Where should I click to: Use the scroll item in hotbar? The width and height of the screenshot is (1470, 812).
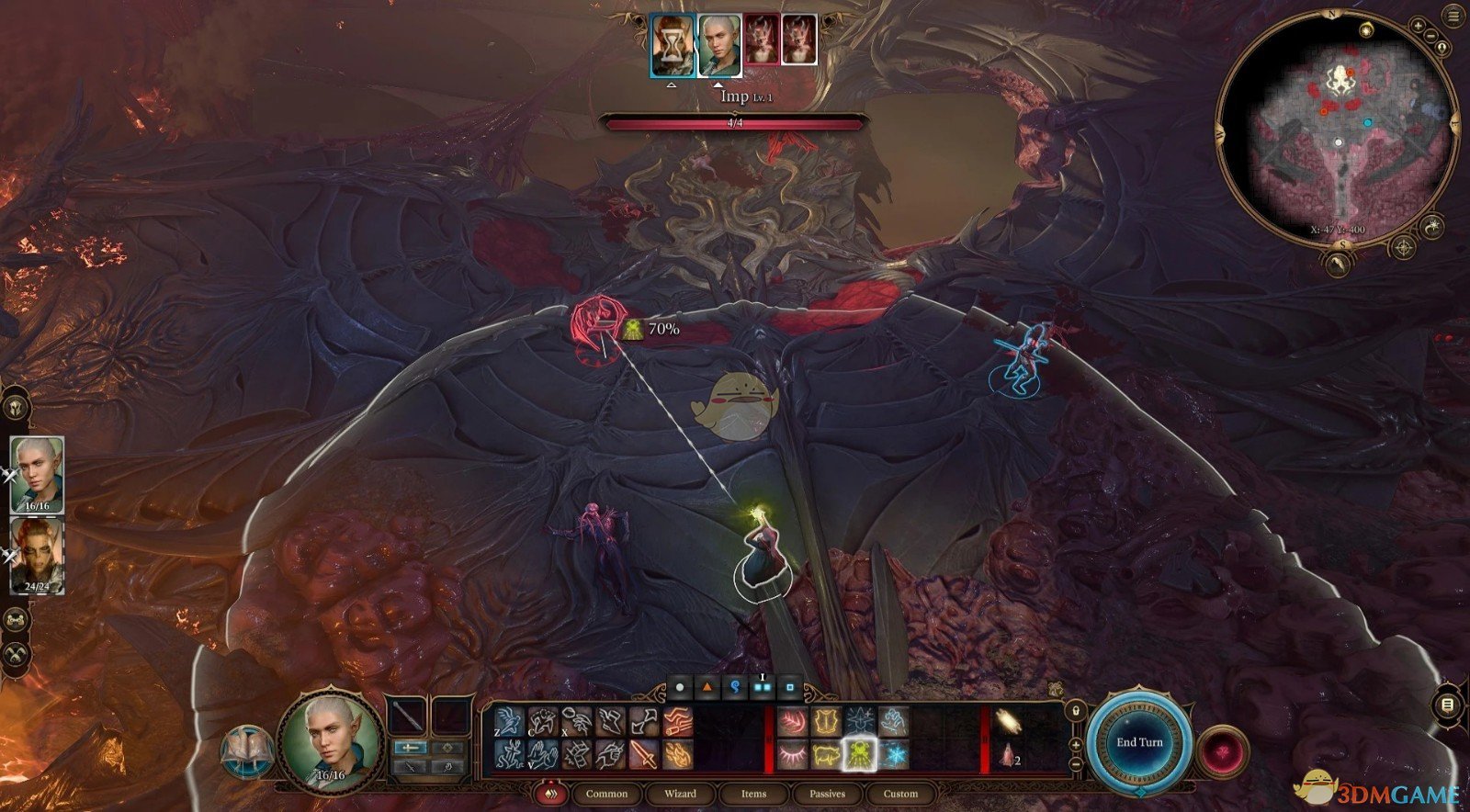point(1008,722)
